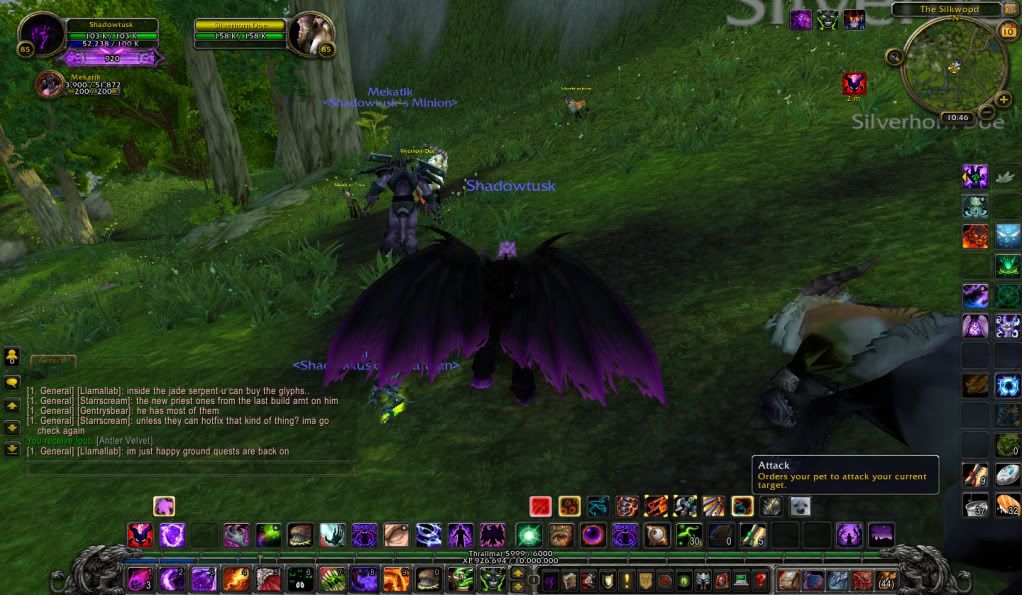Select the Silverhorn Doe target portrait
This screenshot has height=595, width=1022.
pyautogui.click(x=308, y=35)
